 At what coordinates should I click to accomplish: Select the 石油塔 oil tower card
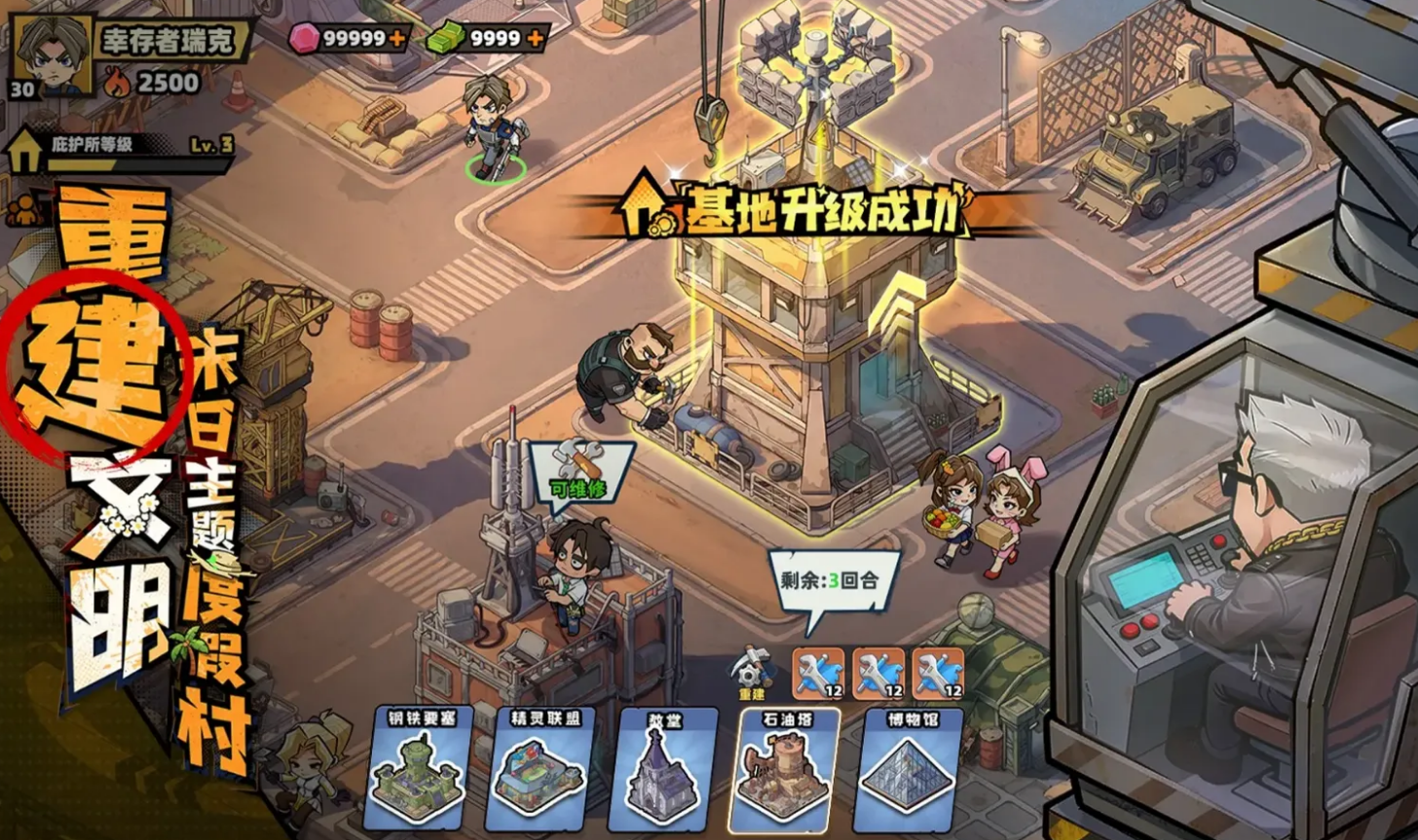(x=788, y=769)
